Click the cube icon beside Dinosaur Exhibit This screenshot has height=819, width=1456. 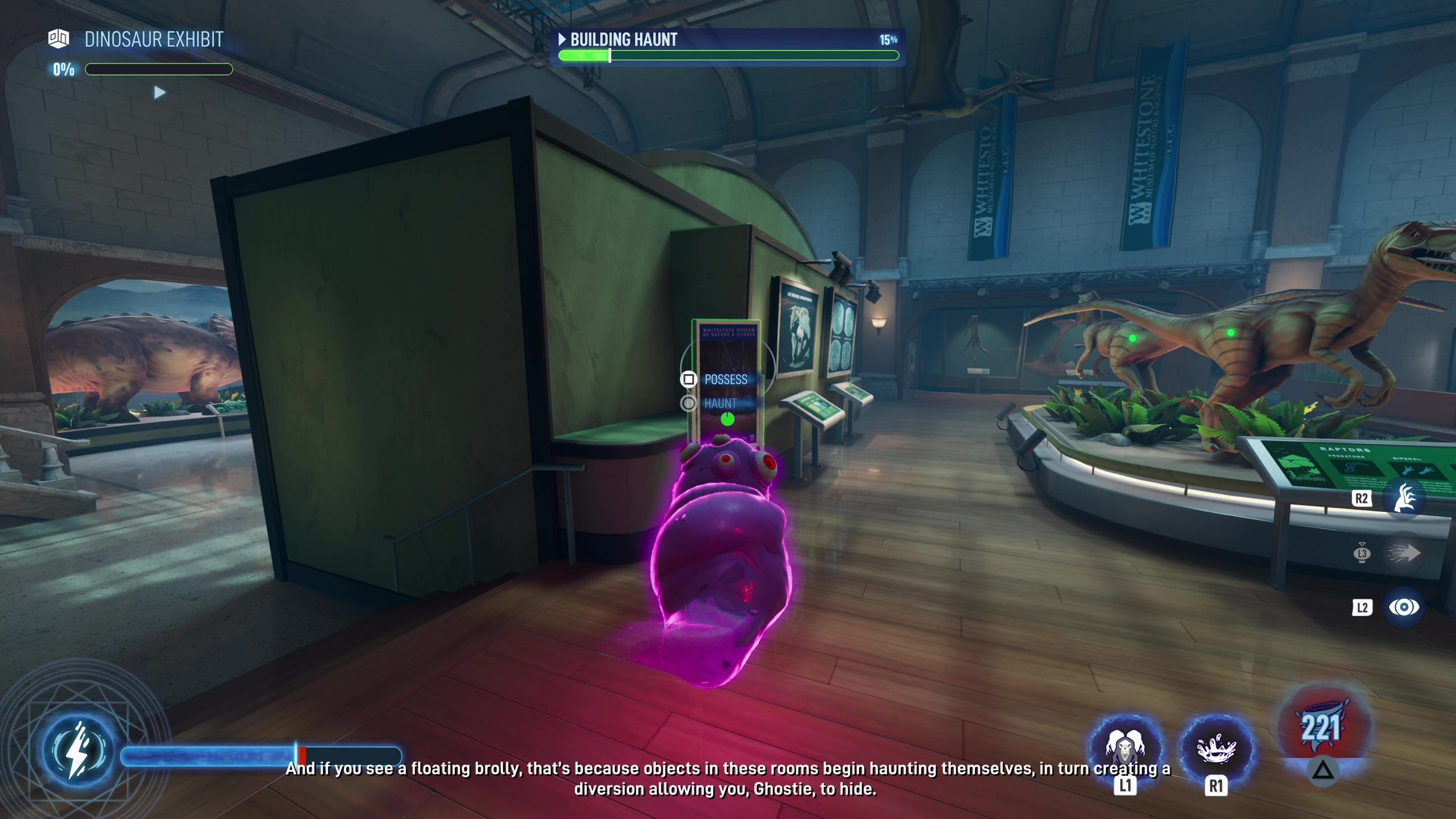tap(59, 39)
